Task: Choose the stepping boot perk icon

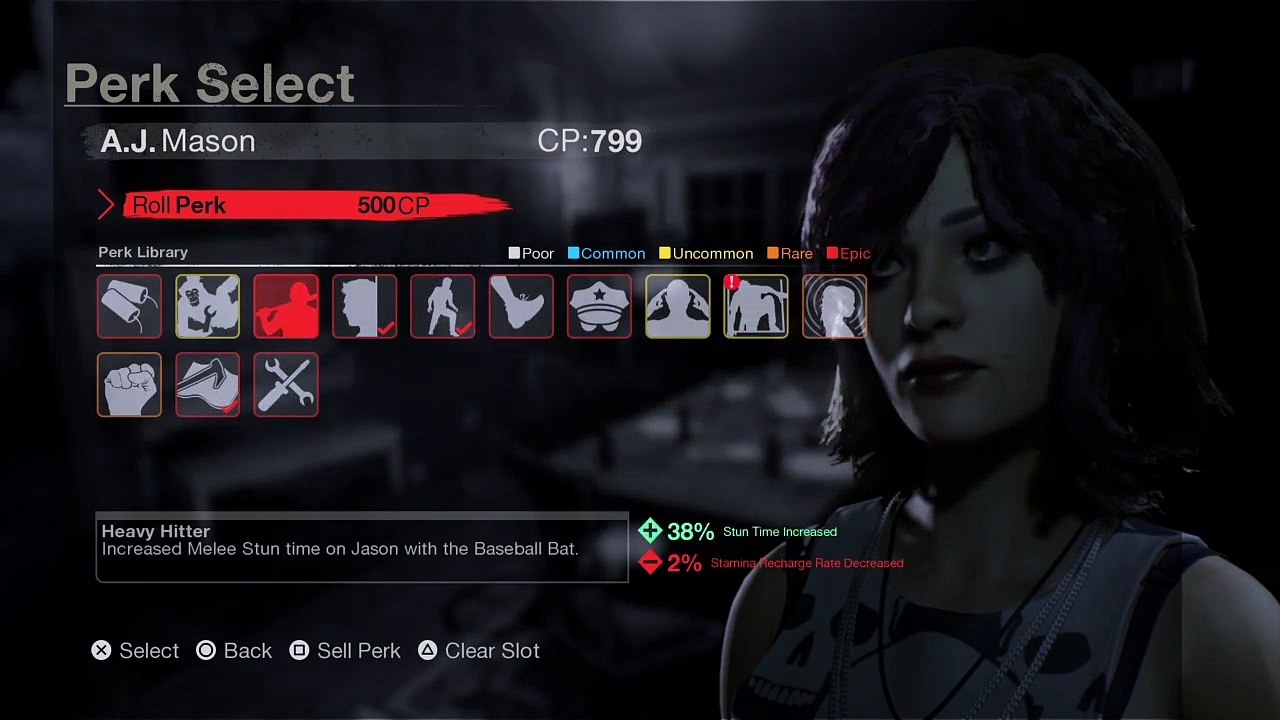Action: (x=521, y=306)
